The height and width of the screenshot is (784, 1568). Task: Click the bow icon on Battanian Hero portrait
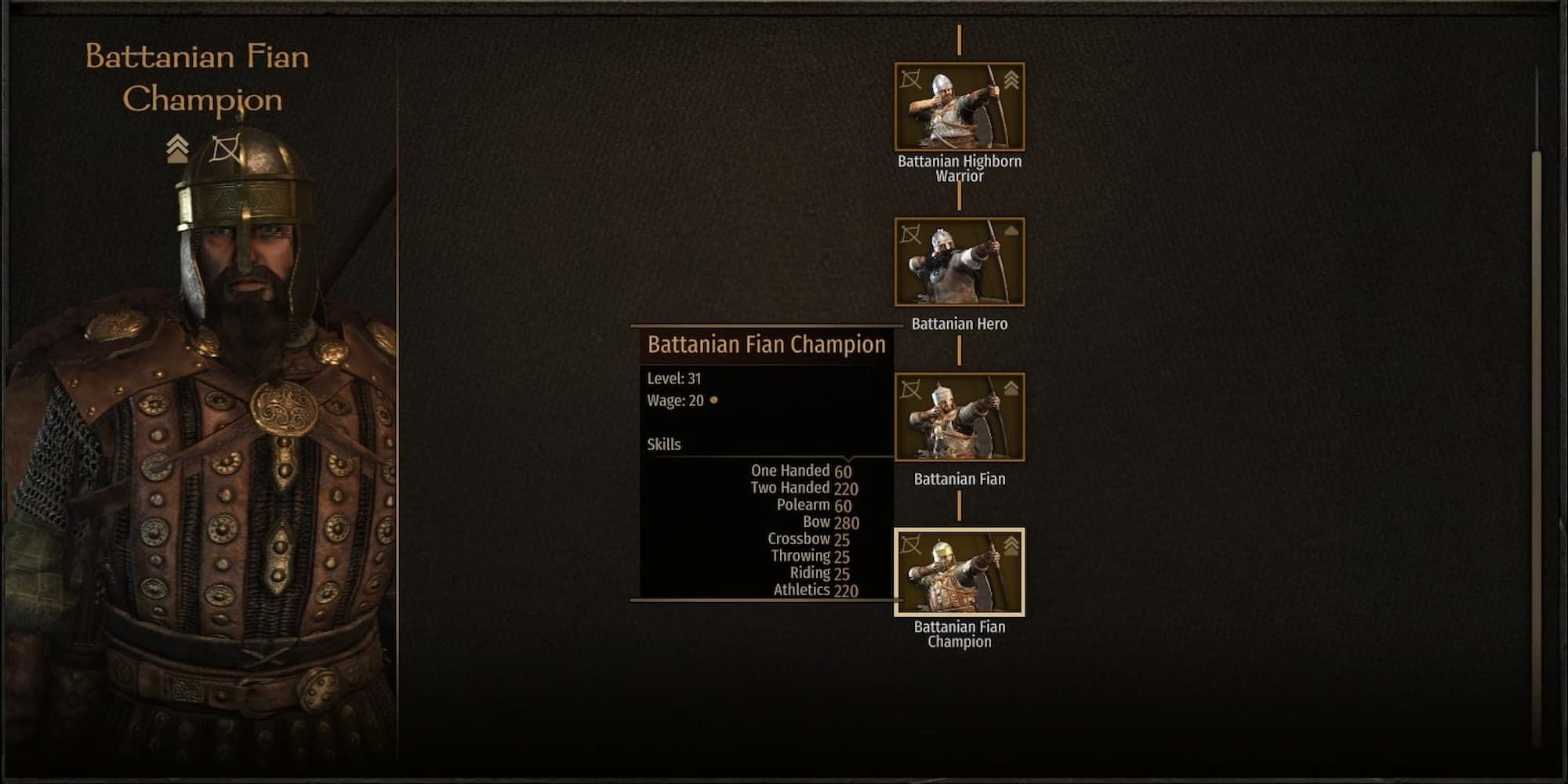pos(911,234)
